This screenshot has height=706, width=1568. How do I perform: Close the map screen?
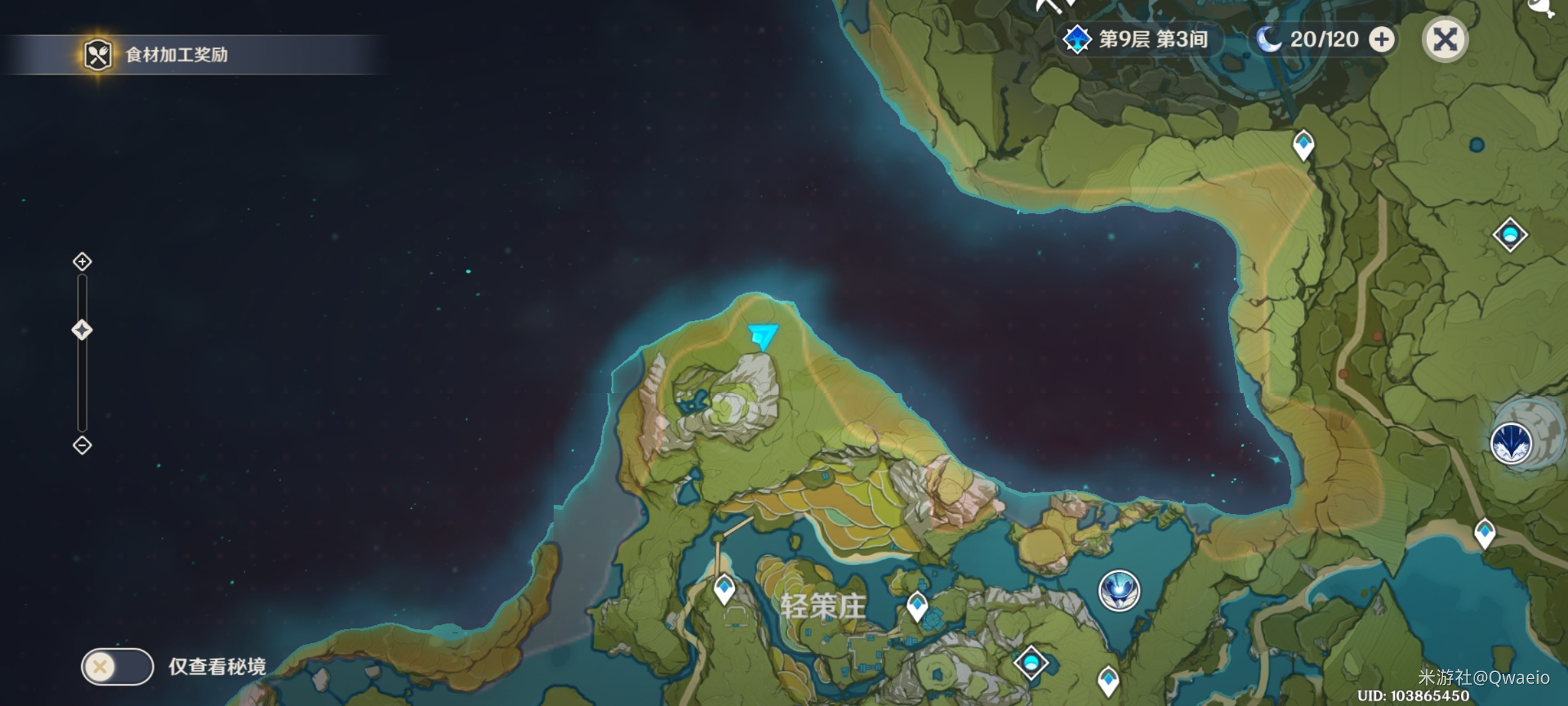click(x=1445, y=40)
